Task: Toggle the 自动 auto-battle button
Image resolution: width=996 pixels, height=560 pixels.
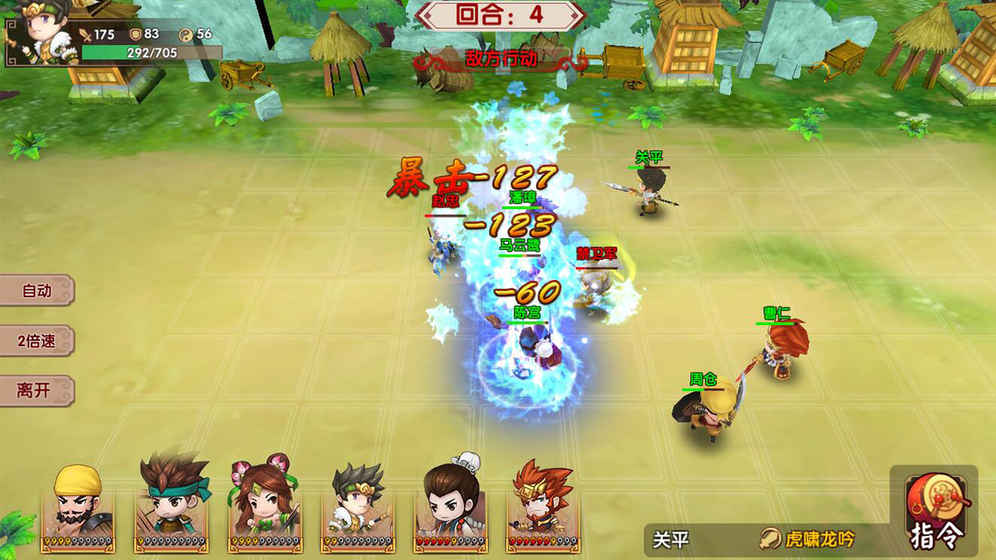Action: [x=37, y=291]
